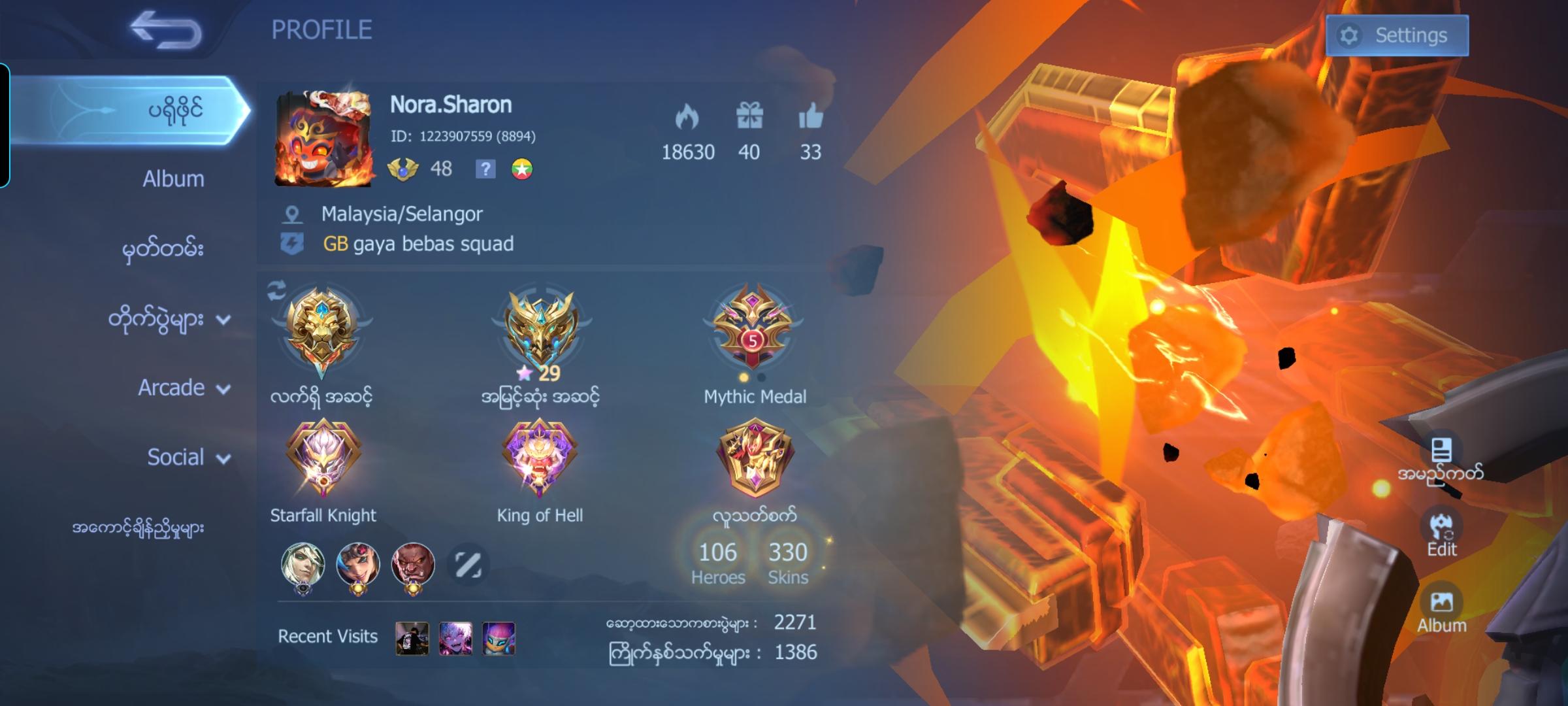
Task: Switch to the Album tab
Action: (172, 178)
